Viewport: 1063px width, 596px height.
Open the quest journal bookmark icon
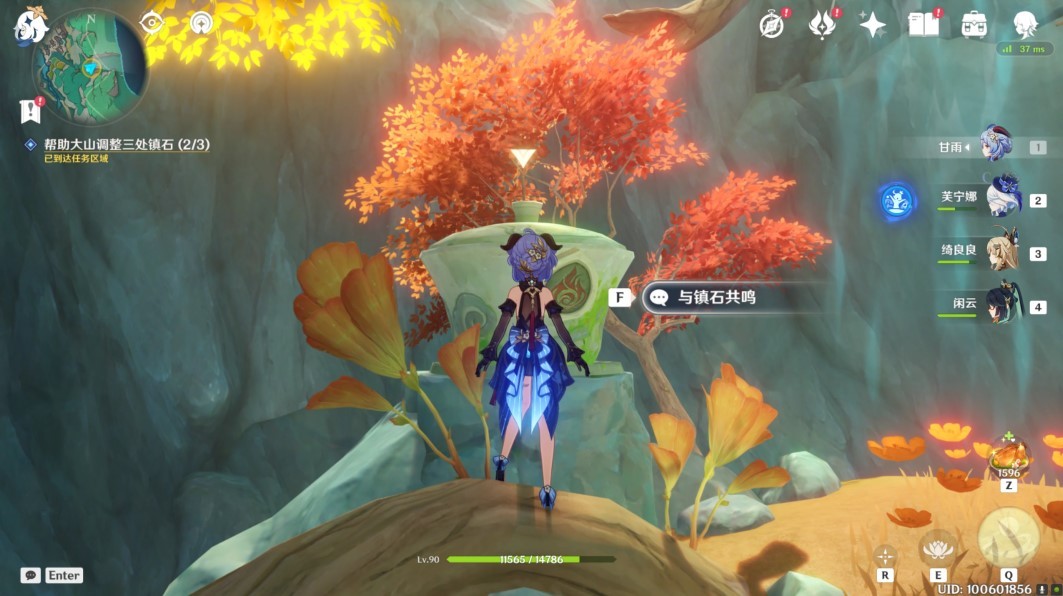tap(28, 111)
